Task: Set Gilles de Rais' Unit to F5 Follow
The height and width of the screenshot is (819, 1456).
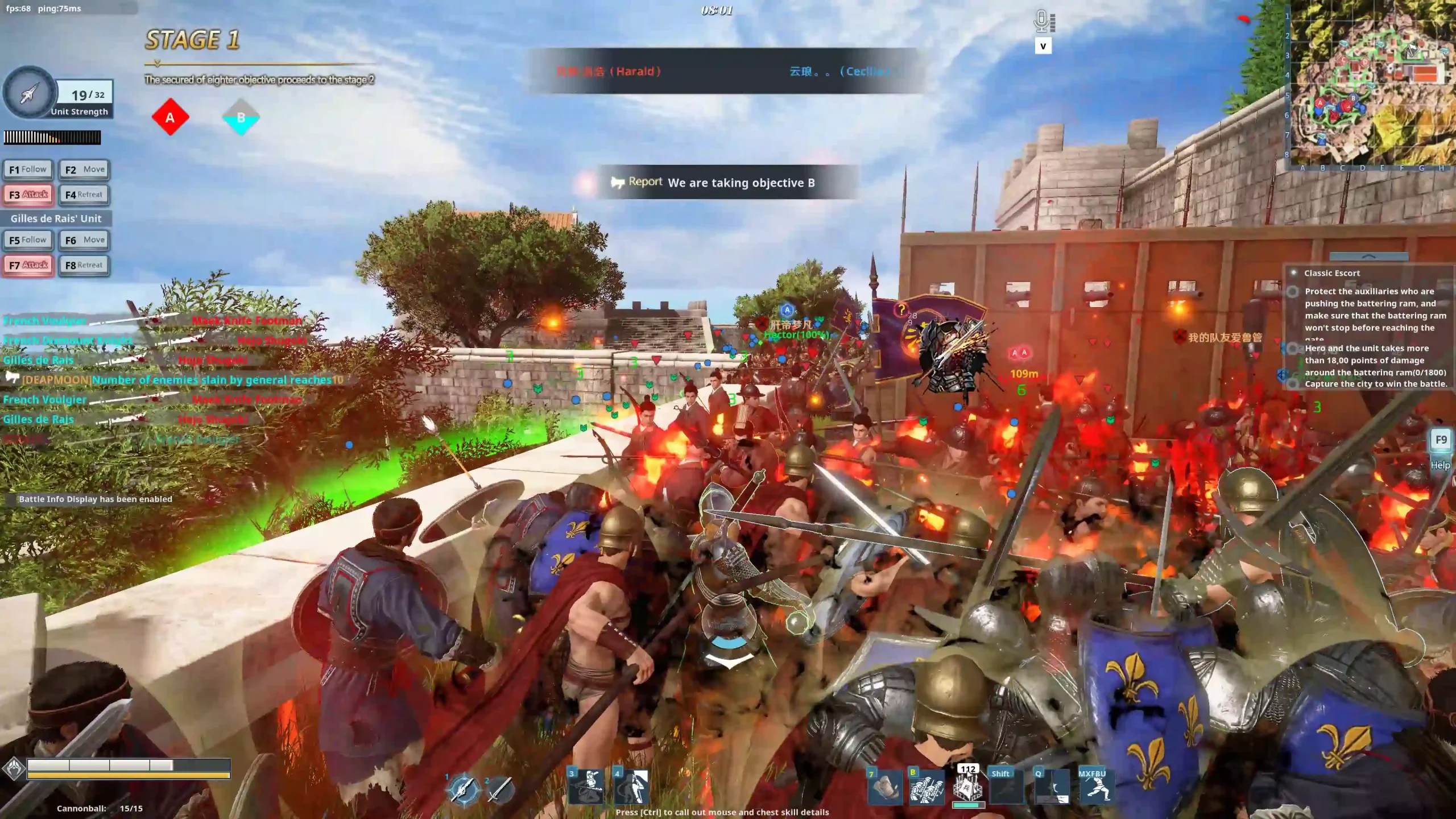Action: coord(28,240)
